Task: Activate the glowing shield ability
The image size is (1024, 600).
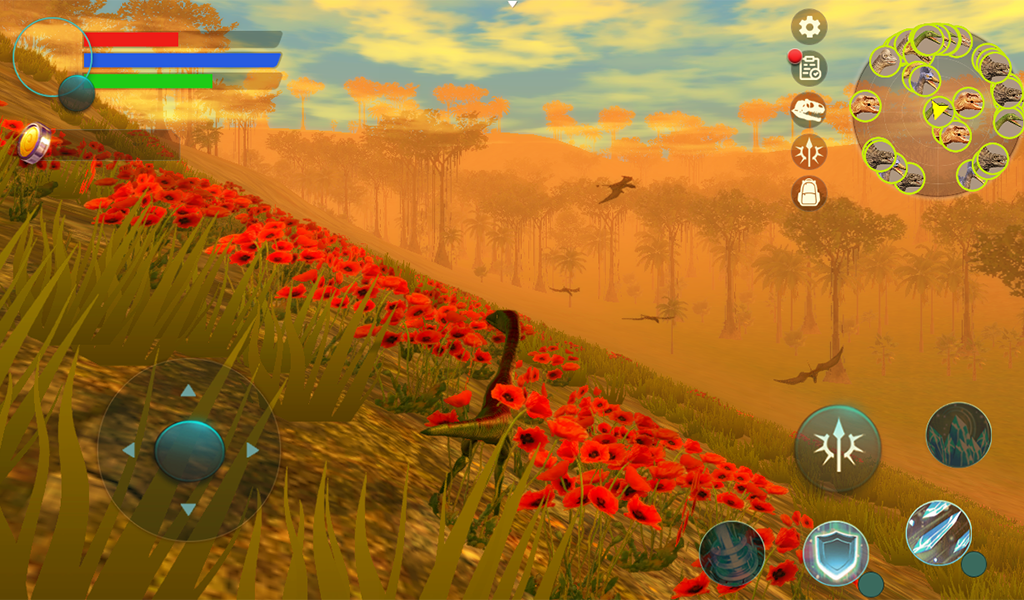Action: coord(835,553)
